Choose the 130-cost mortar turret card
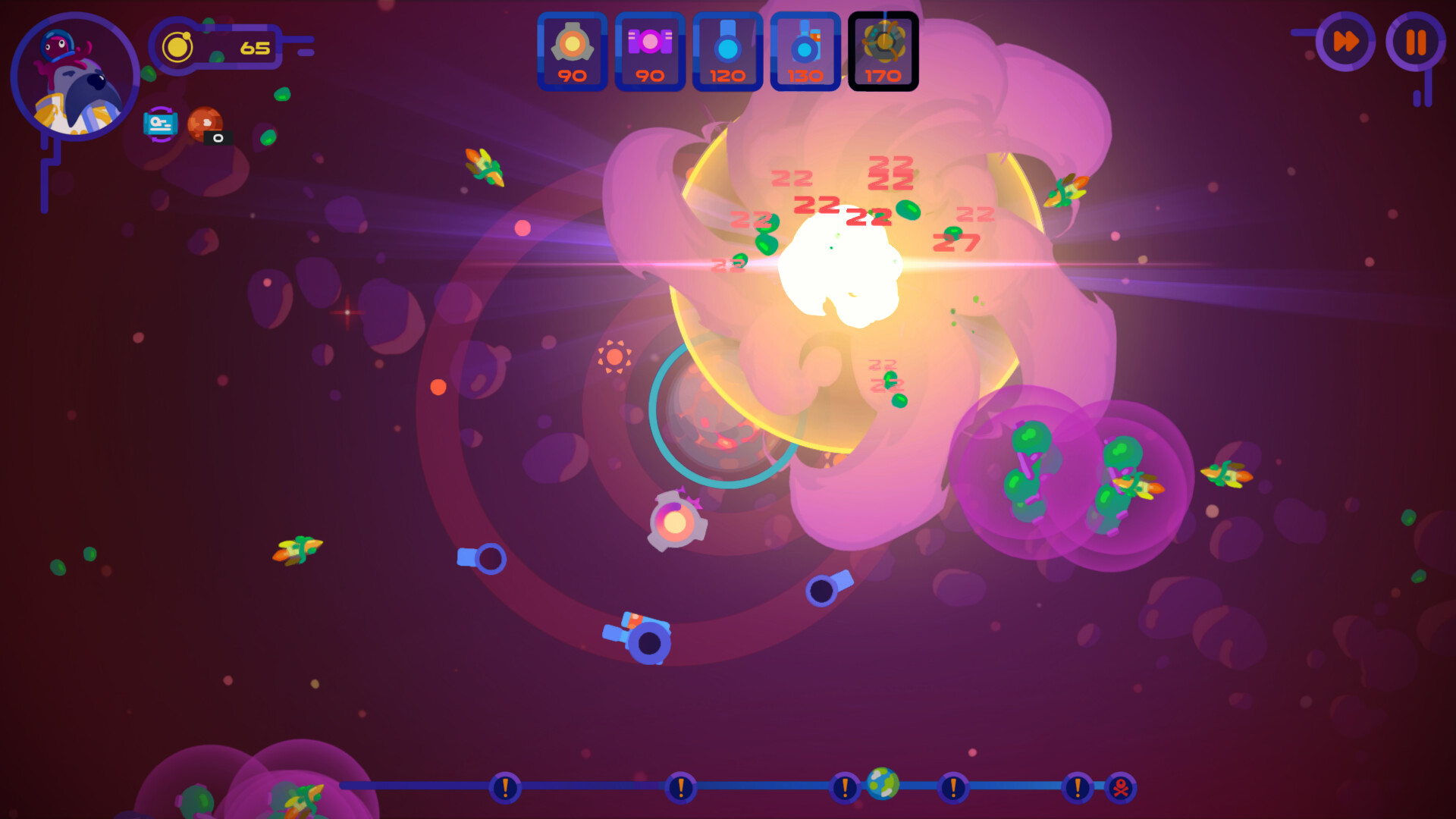The height and width of the screenshot is (819, 1456). click(804, 52)
